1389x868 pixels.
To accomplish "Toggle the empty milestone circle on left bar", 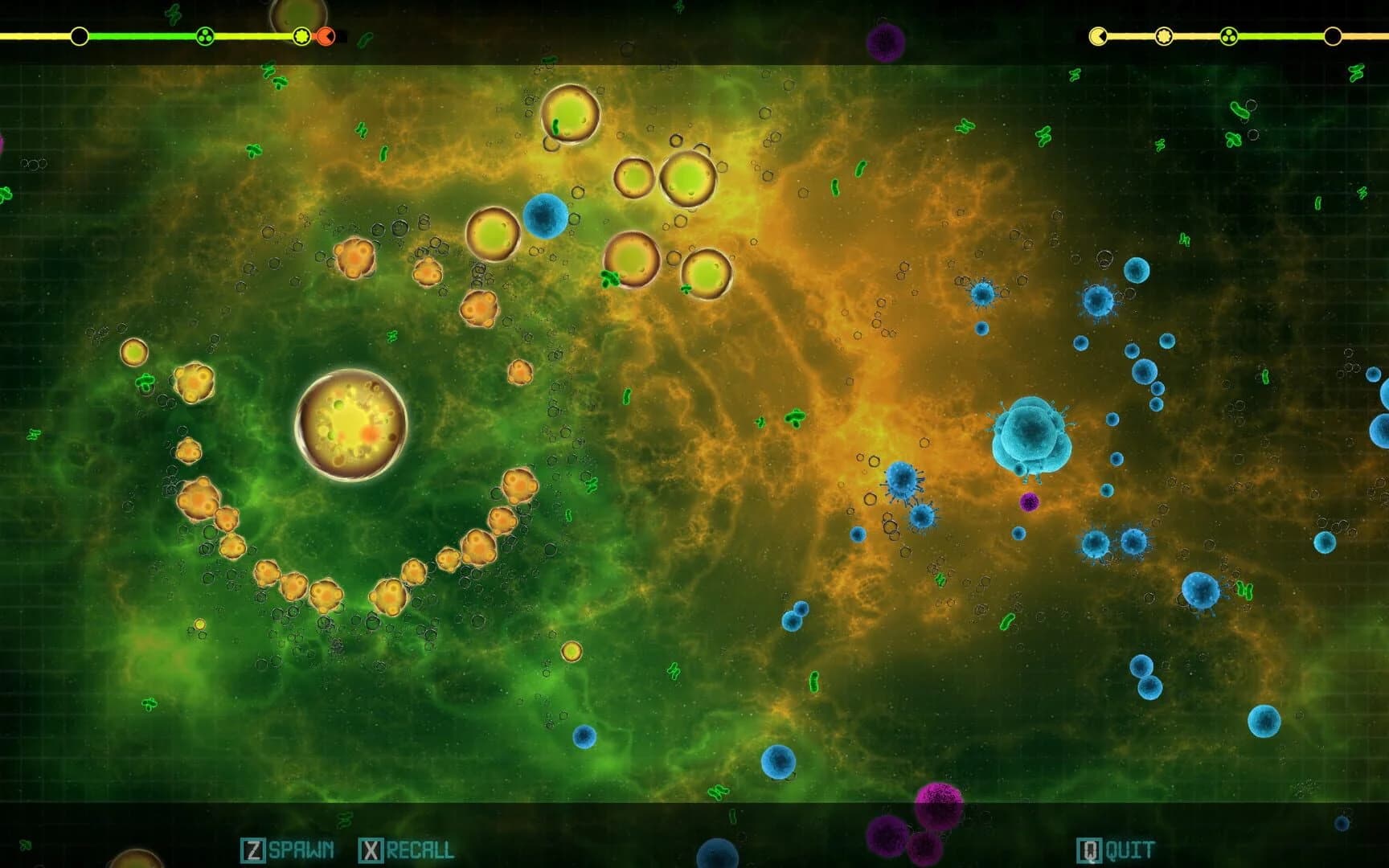I will click(x=78, y=35).
